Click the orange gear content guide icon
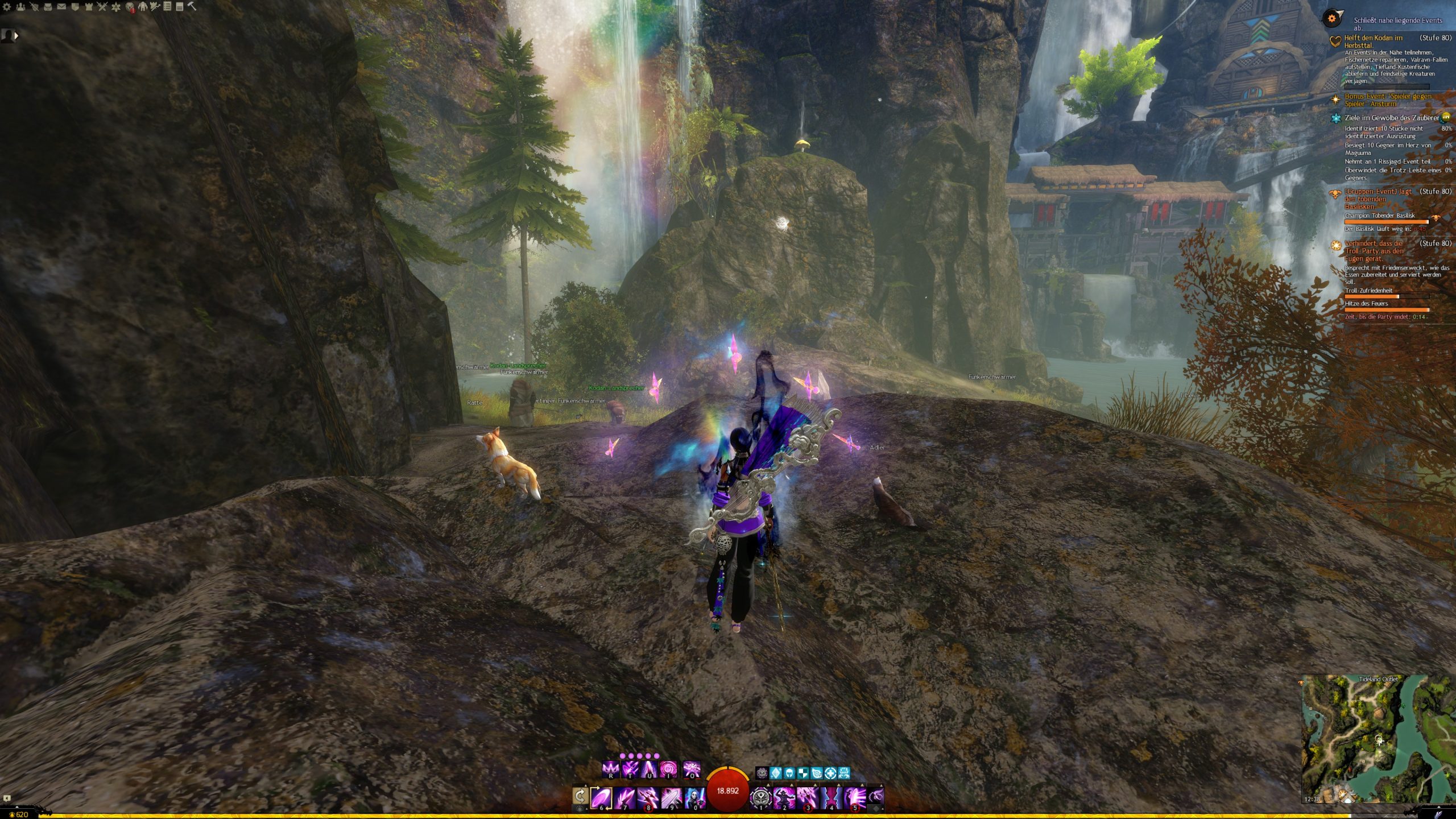The image size is (1456, 819). pos(1332,19)
